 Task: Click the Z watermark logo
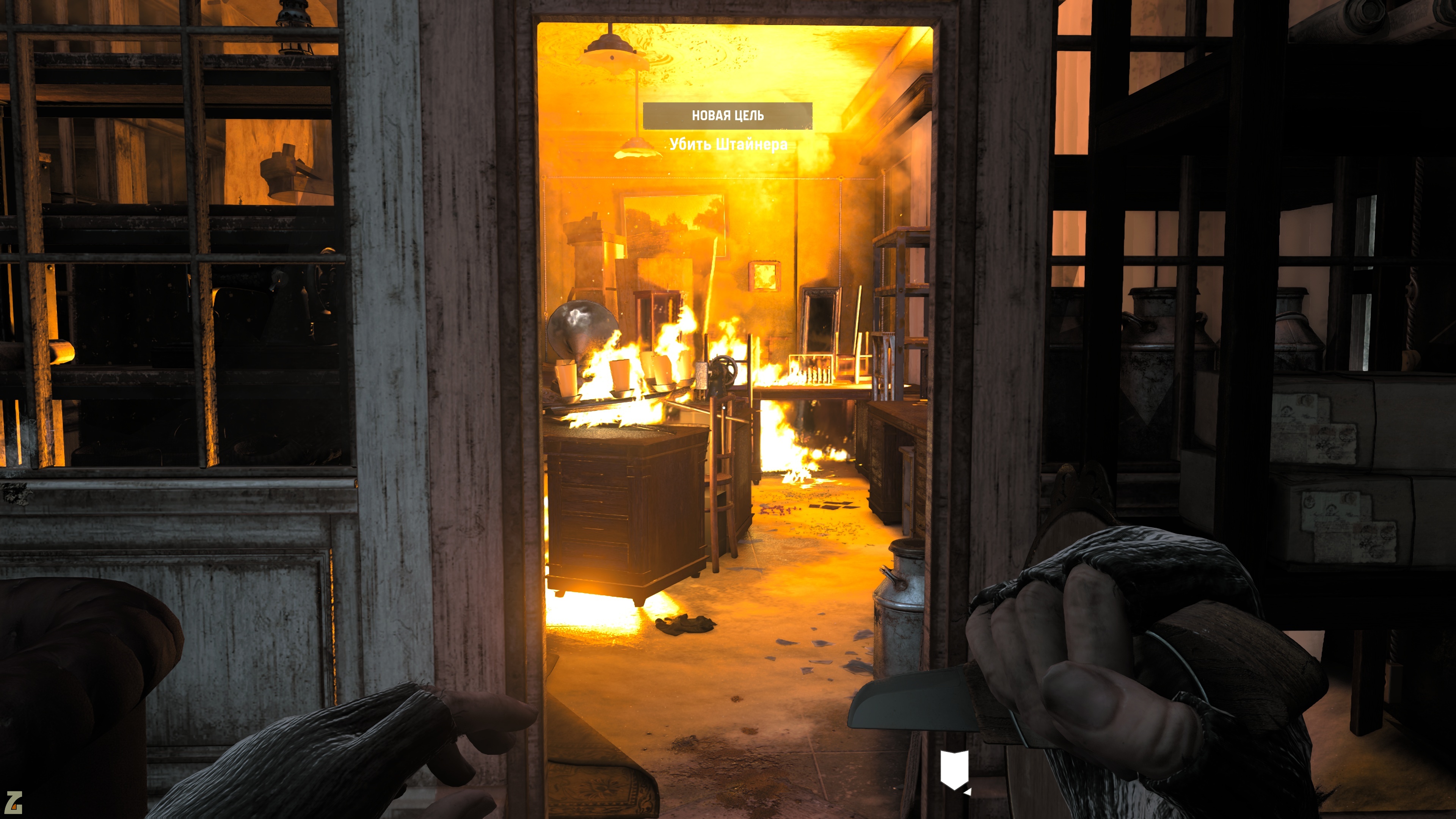[14, 803]
